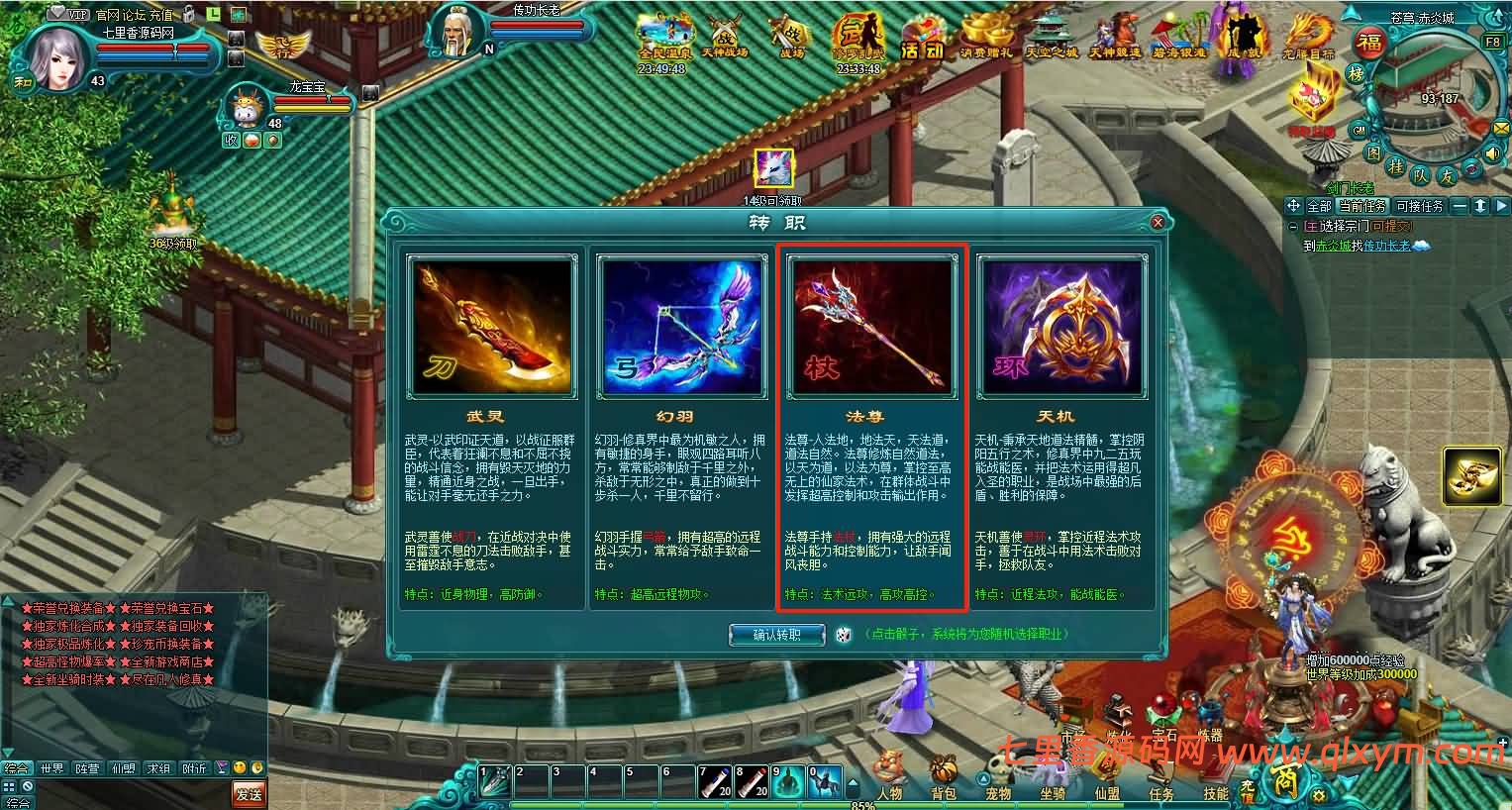The height and width of the screenshot is (810, 1512).
Task: Toggle the 收 button under 龙宝宝 portrait
Action: tap(232, 140)
